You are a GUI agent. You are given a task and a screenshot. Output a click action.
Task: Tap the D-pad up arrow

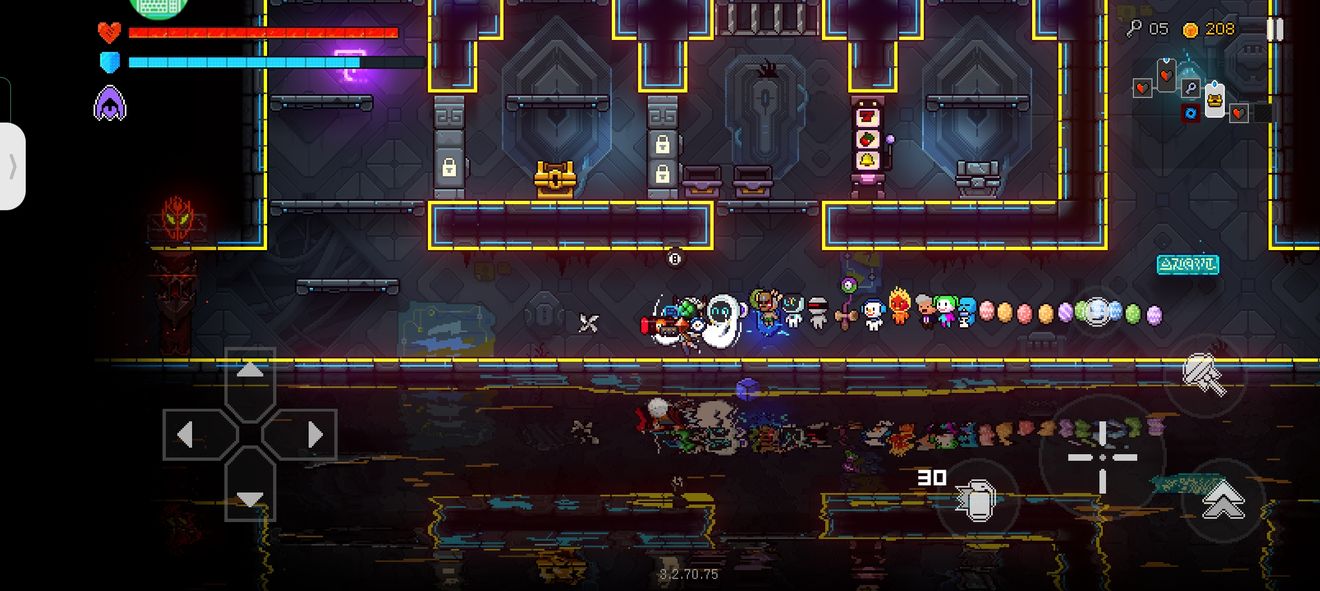pyautogui.click(x=250, y=371)
